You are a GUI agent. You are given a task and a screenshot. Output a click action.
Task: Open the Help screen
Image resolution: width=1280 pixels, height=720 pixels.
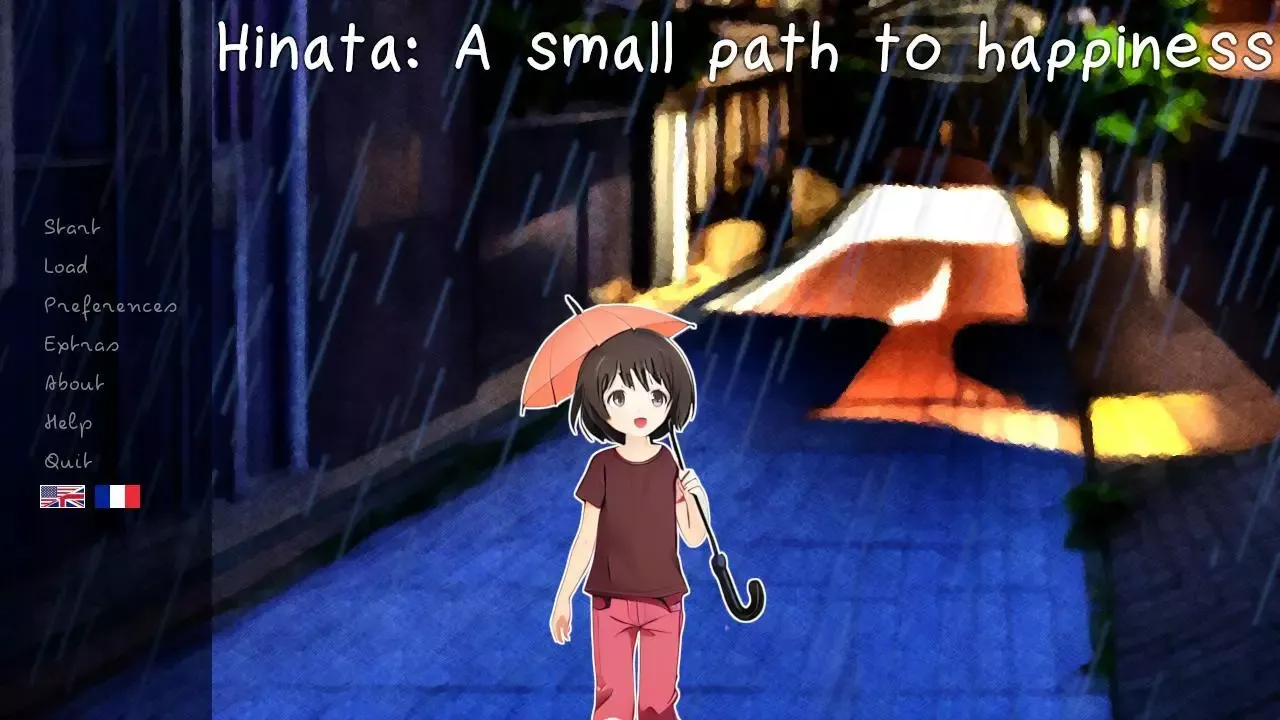67,422
